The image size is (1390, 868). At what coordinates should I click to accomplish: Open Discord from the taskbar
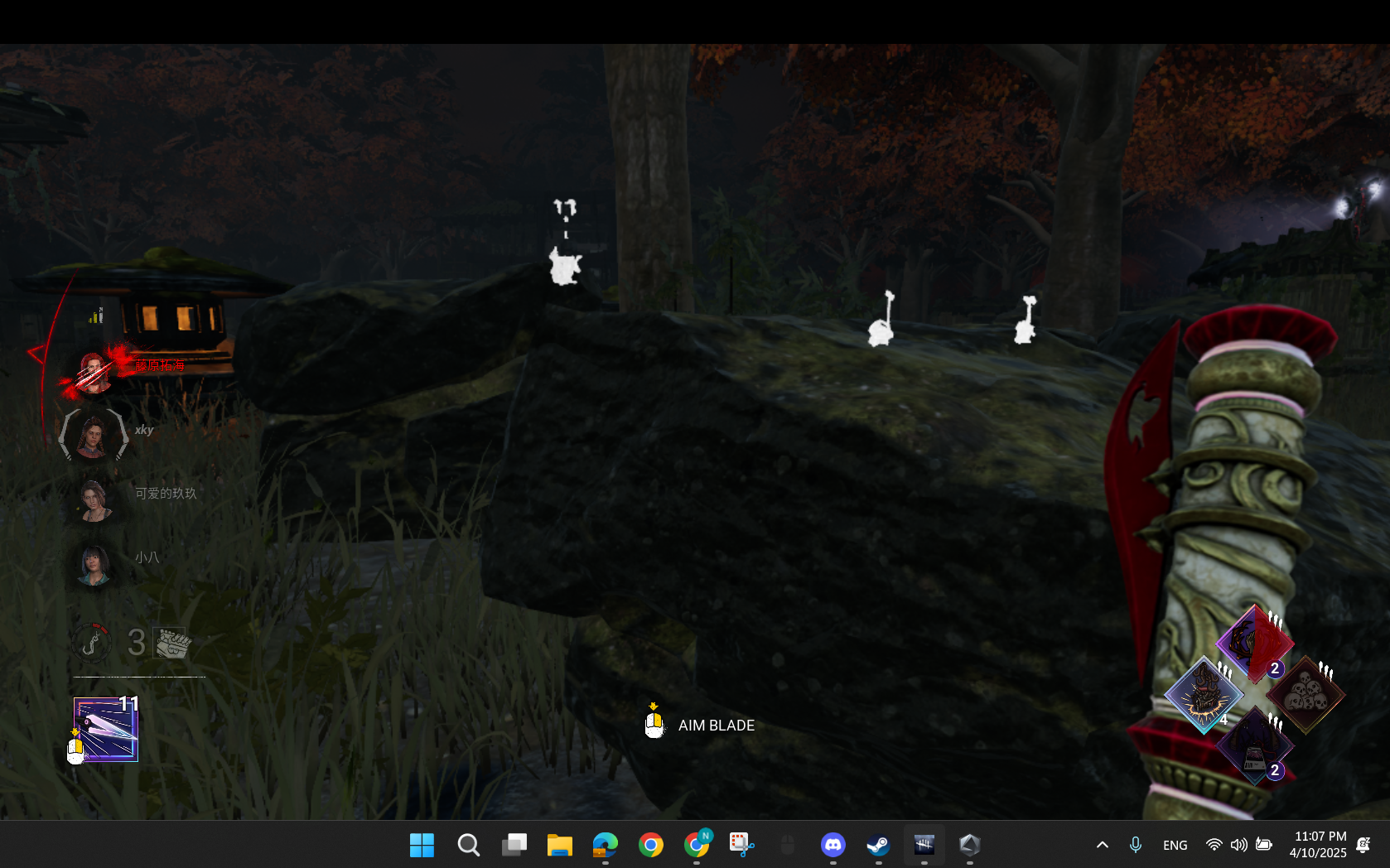point(833,845)
